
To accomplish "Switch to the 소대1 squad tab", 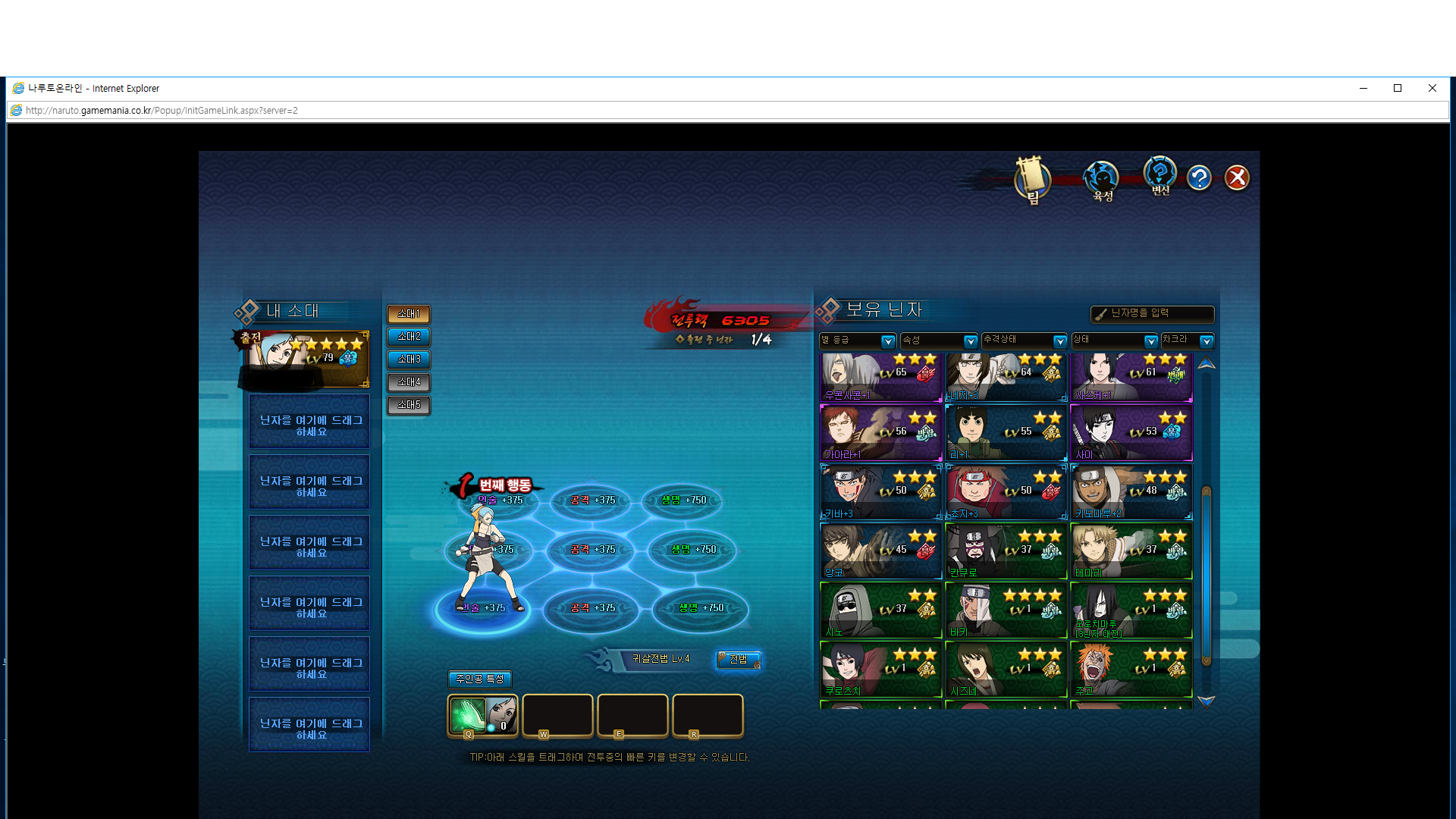I will coord(409,314).
